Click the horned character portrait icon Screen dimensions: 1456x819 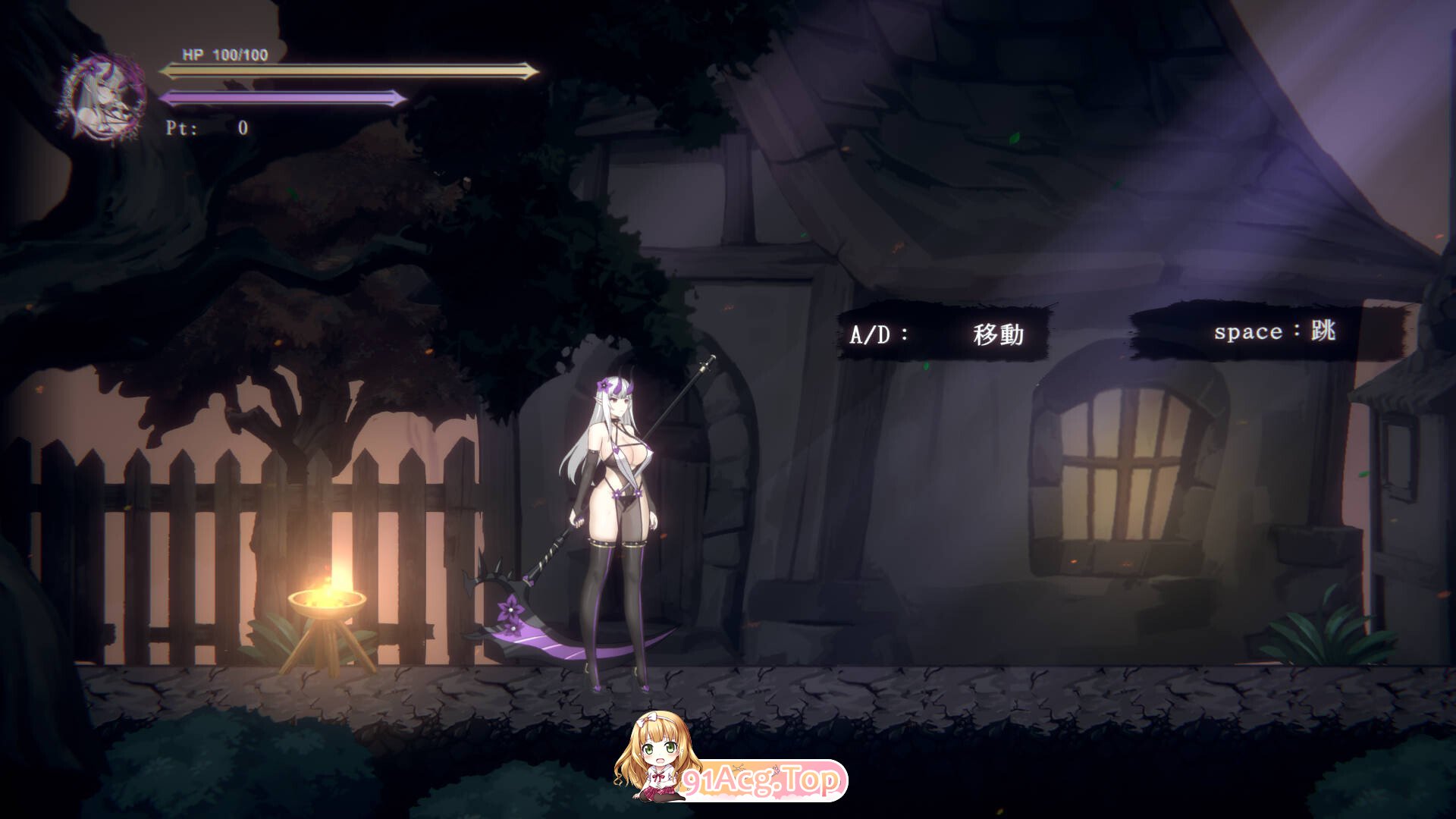(x=104, y=96)
